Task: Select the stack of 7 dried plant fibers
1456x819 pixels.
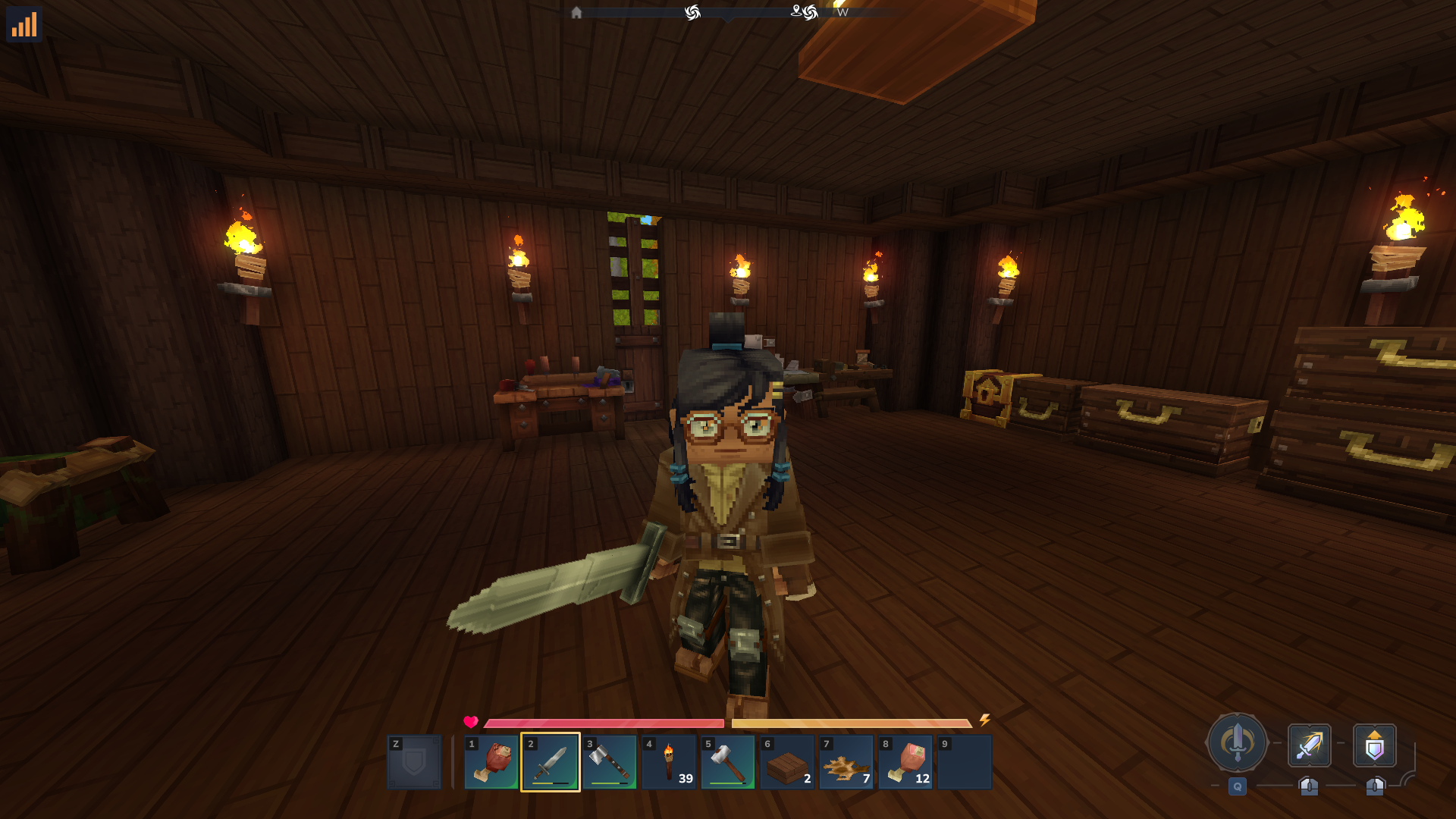Action: point(846,761)
